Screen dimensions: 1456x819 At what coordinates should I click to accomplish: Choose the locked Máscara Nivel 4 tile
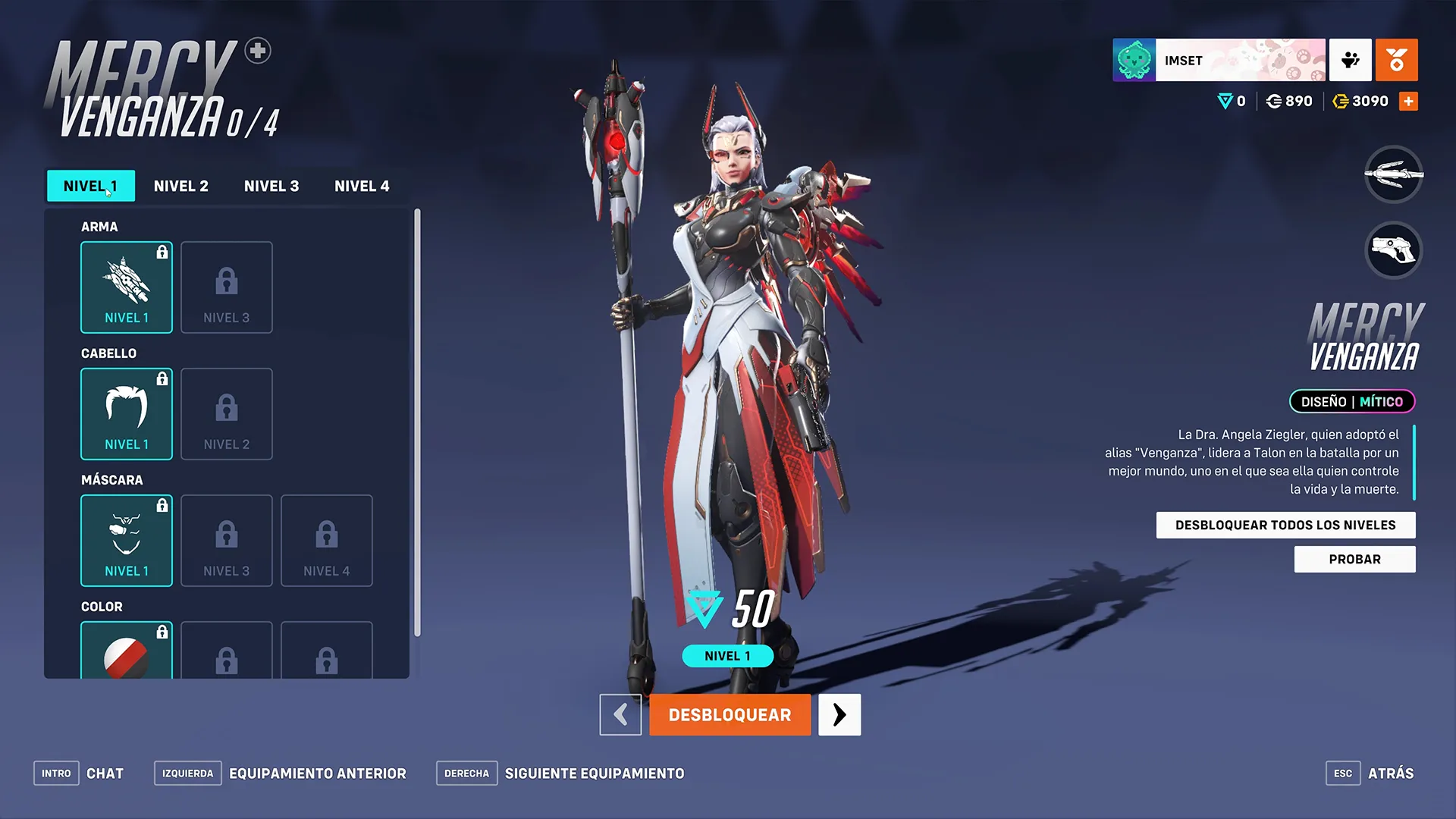(x=327, y=541)
